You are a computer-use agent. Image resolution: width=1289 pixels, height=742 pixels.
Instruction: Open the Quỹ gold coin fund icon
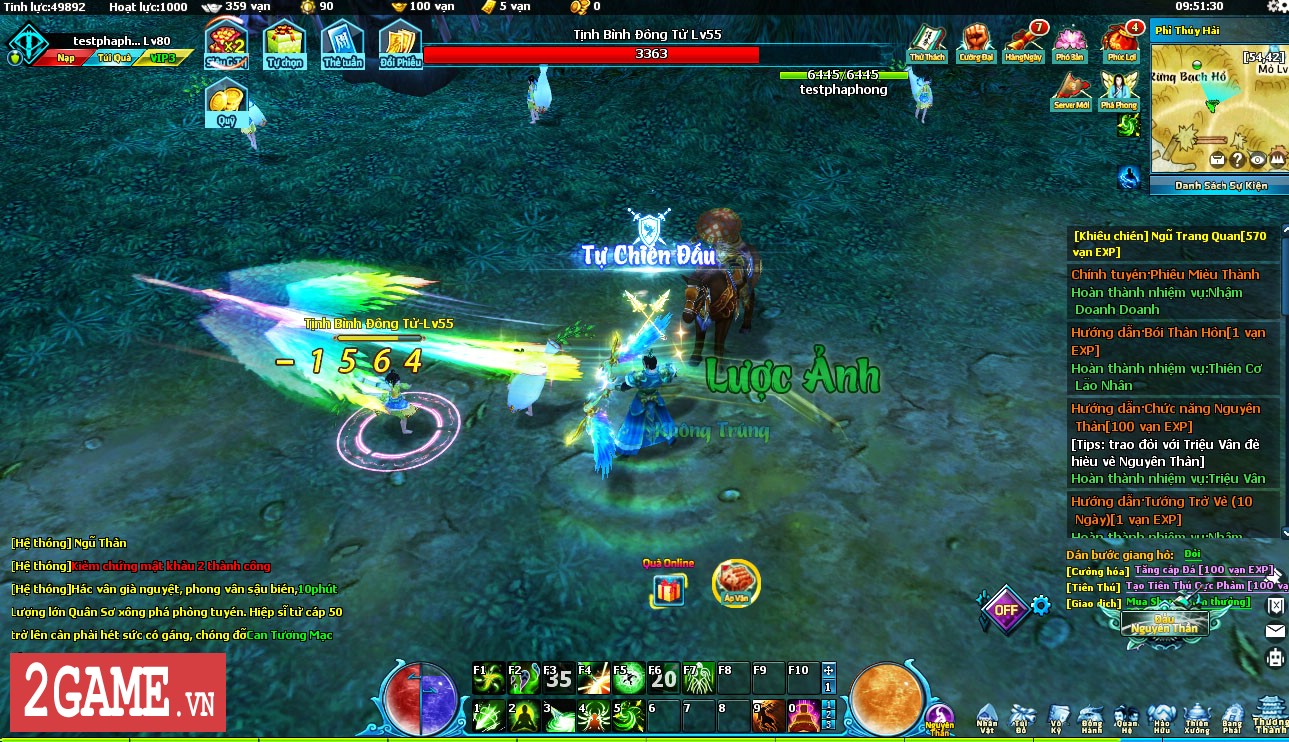(x=226, y=103)
